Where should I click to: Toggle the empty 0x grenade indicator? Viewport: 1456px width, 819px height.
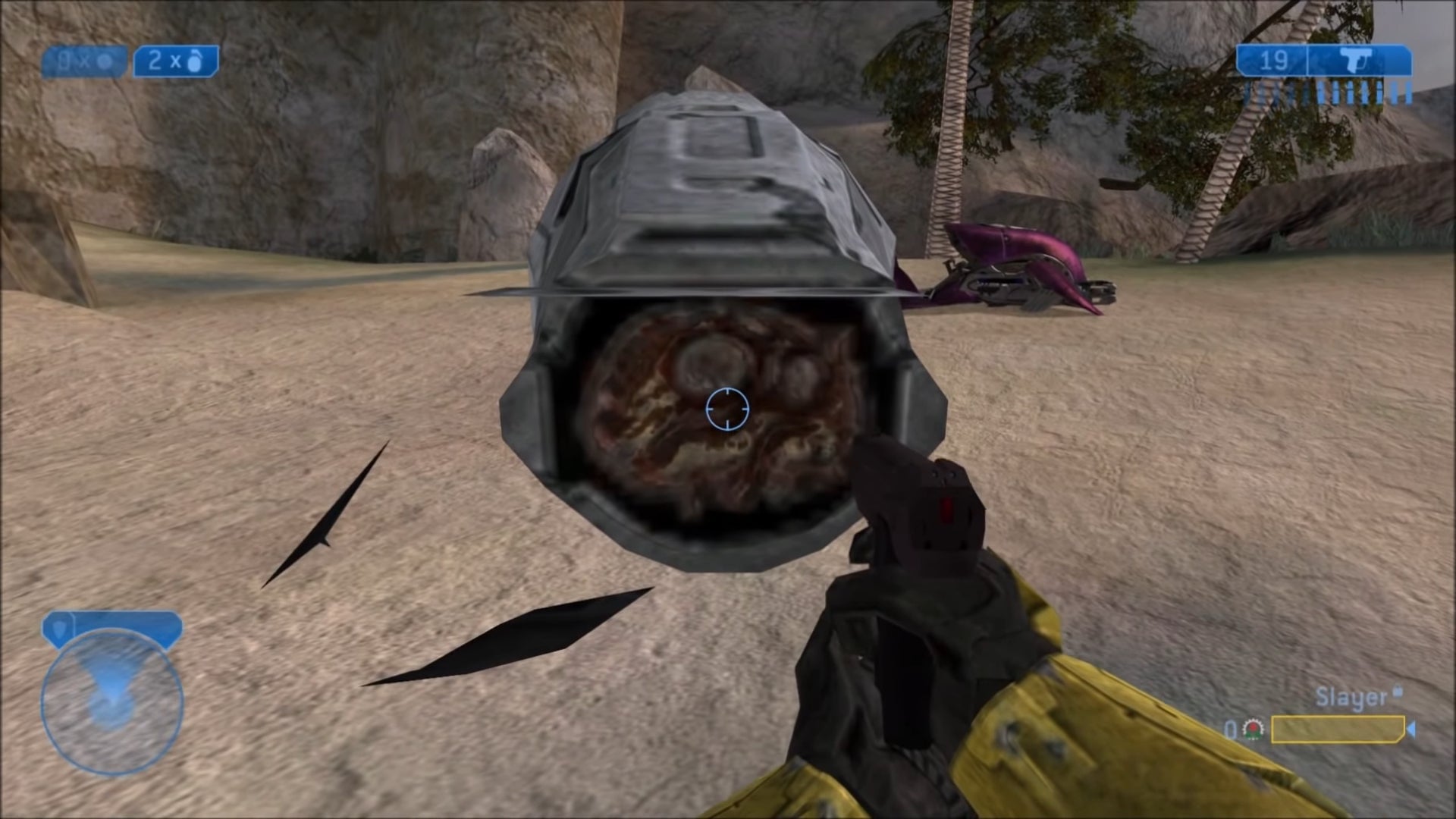point(85,62)
